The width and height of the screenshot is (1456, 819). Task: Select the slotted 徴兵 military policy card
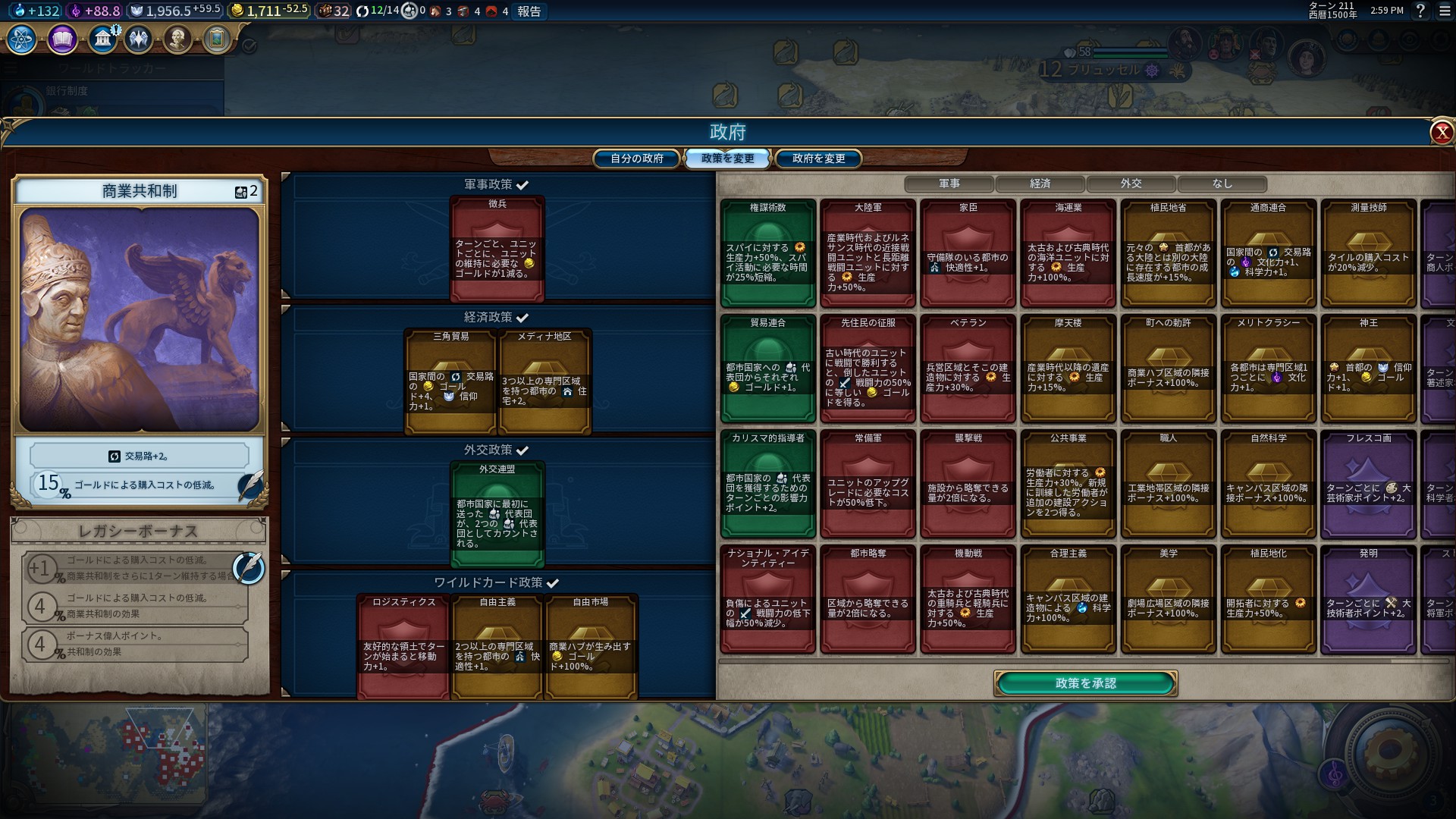(497, 249)
